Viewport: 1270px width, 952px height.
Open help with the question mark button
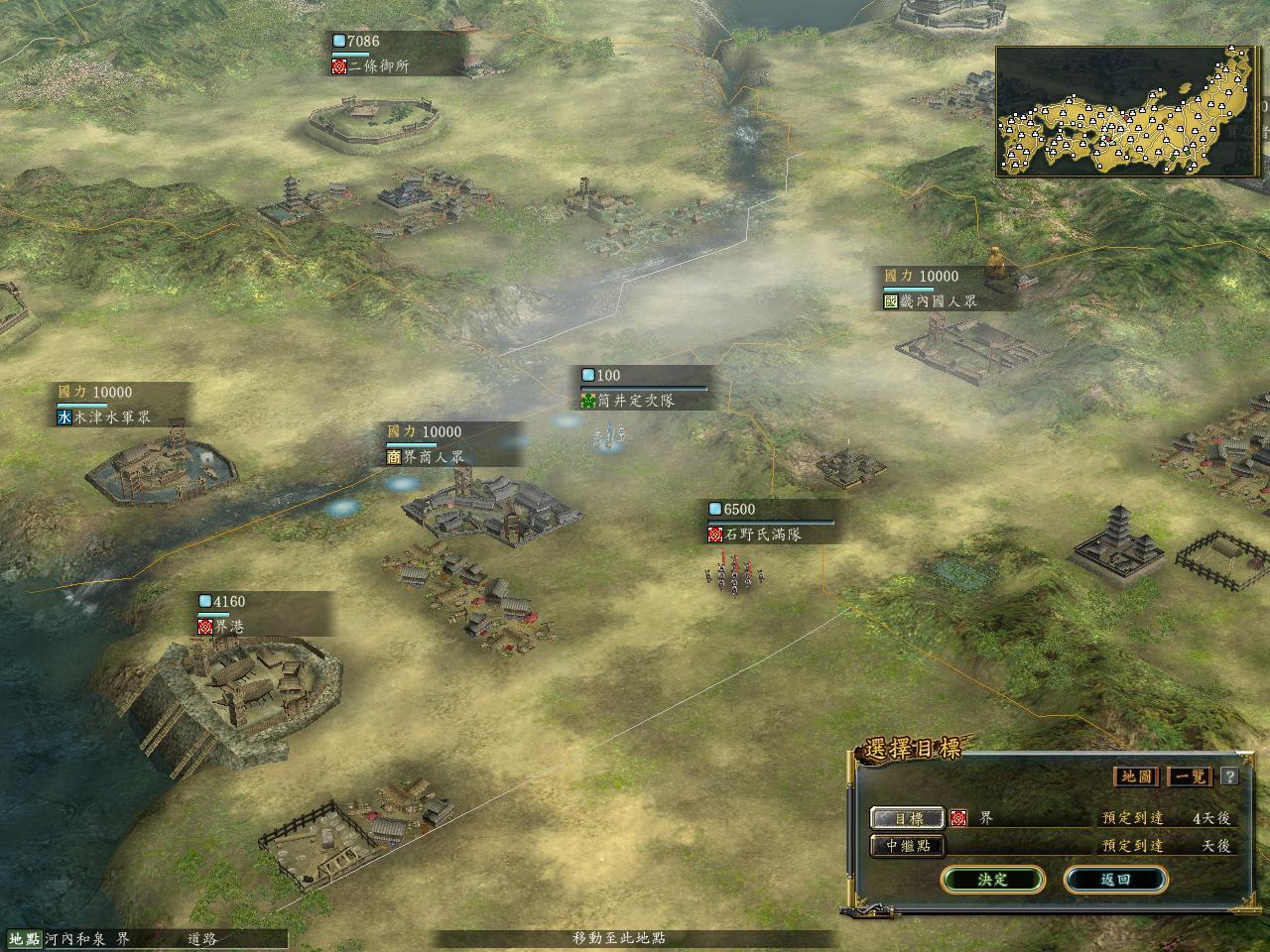1229,775
